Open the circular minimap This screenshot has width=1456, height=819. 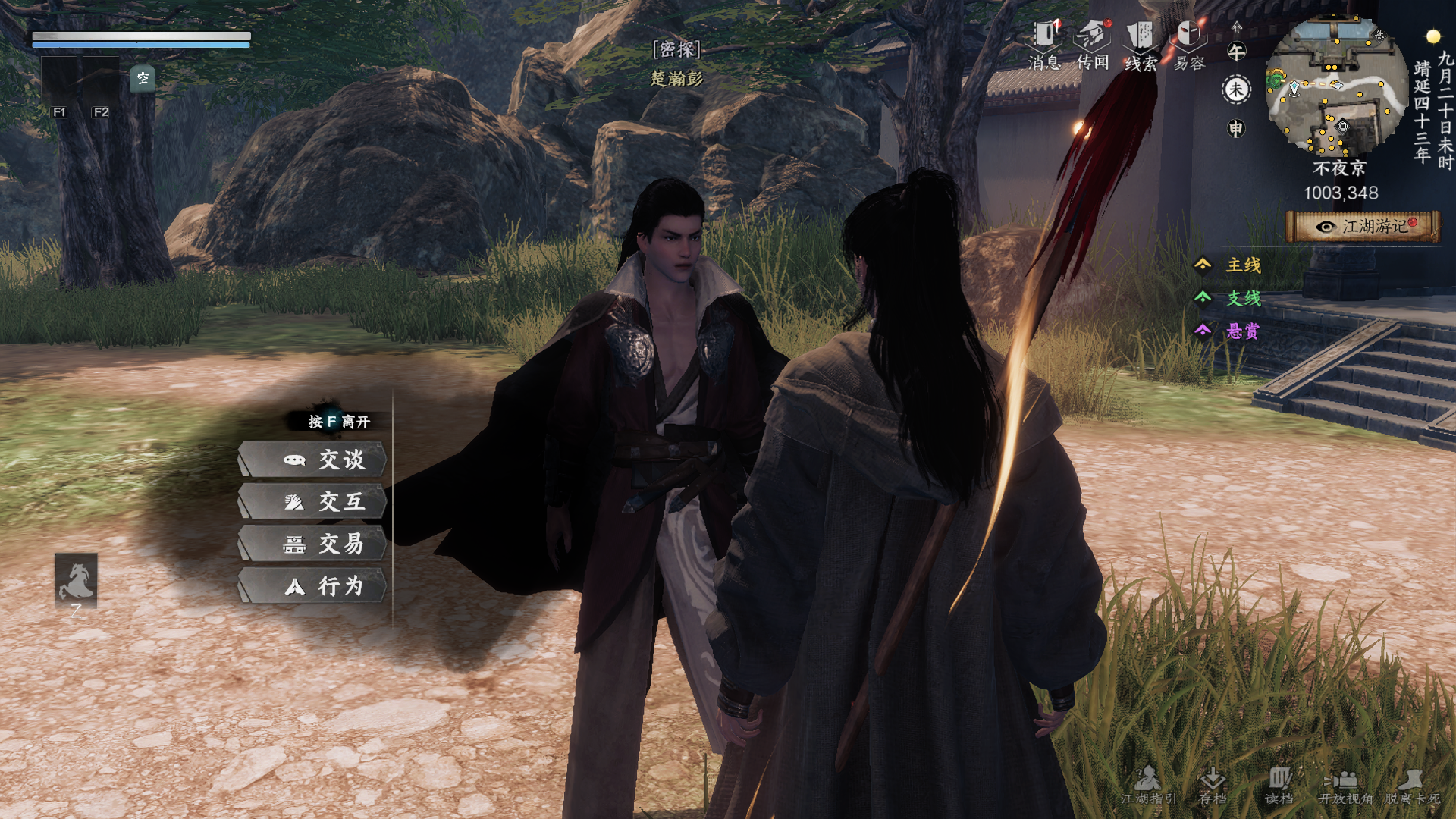(x=1336, y=85)
